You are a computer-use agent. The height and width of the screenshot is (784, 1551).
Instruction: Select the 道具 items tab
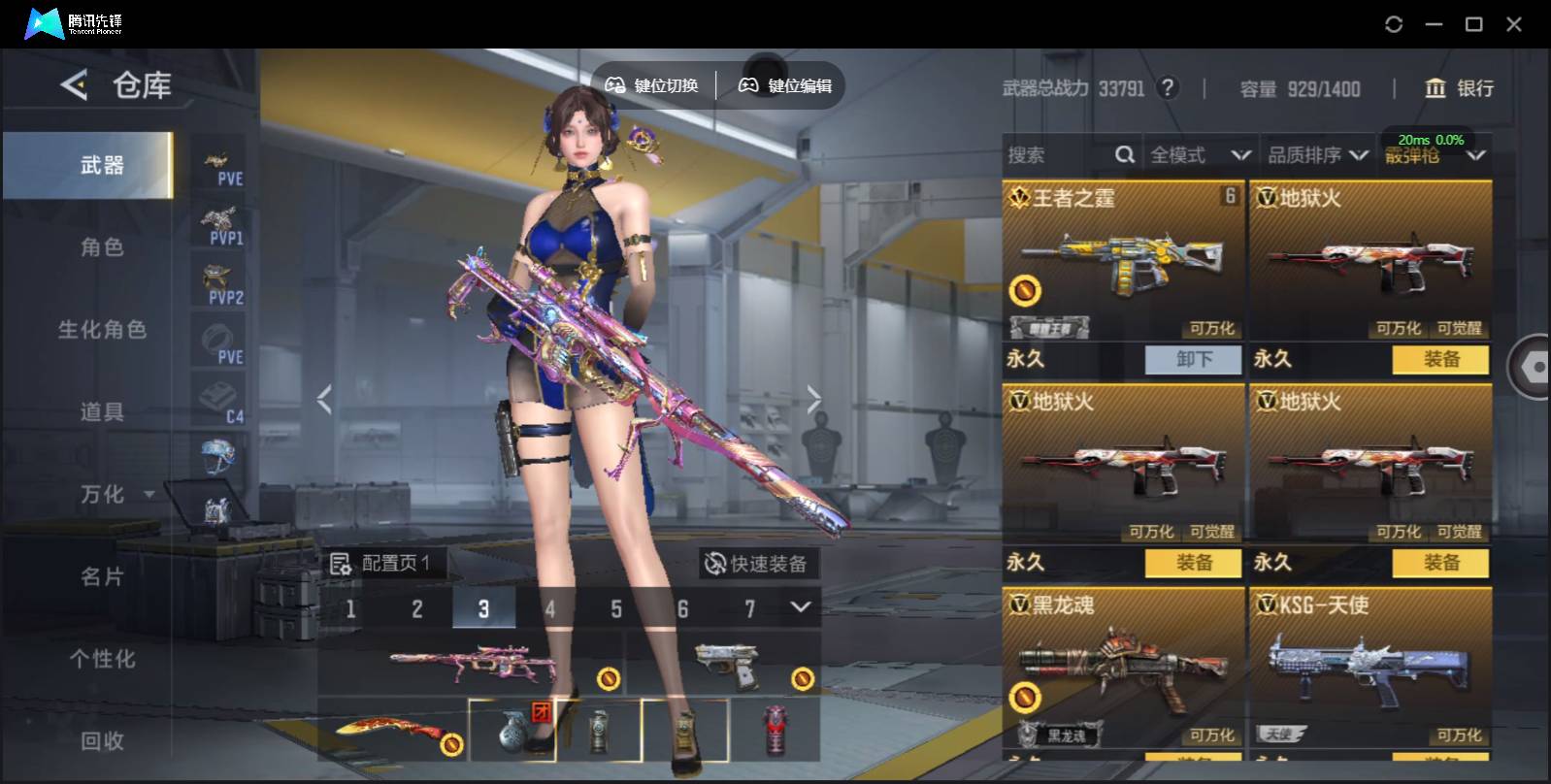pyautogui.click(x=102, y=412)
